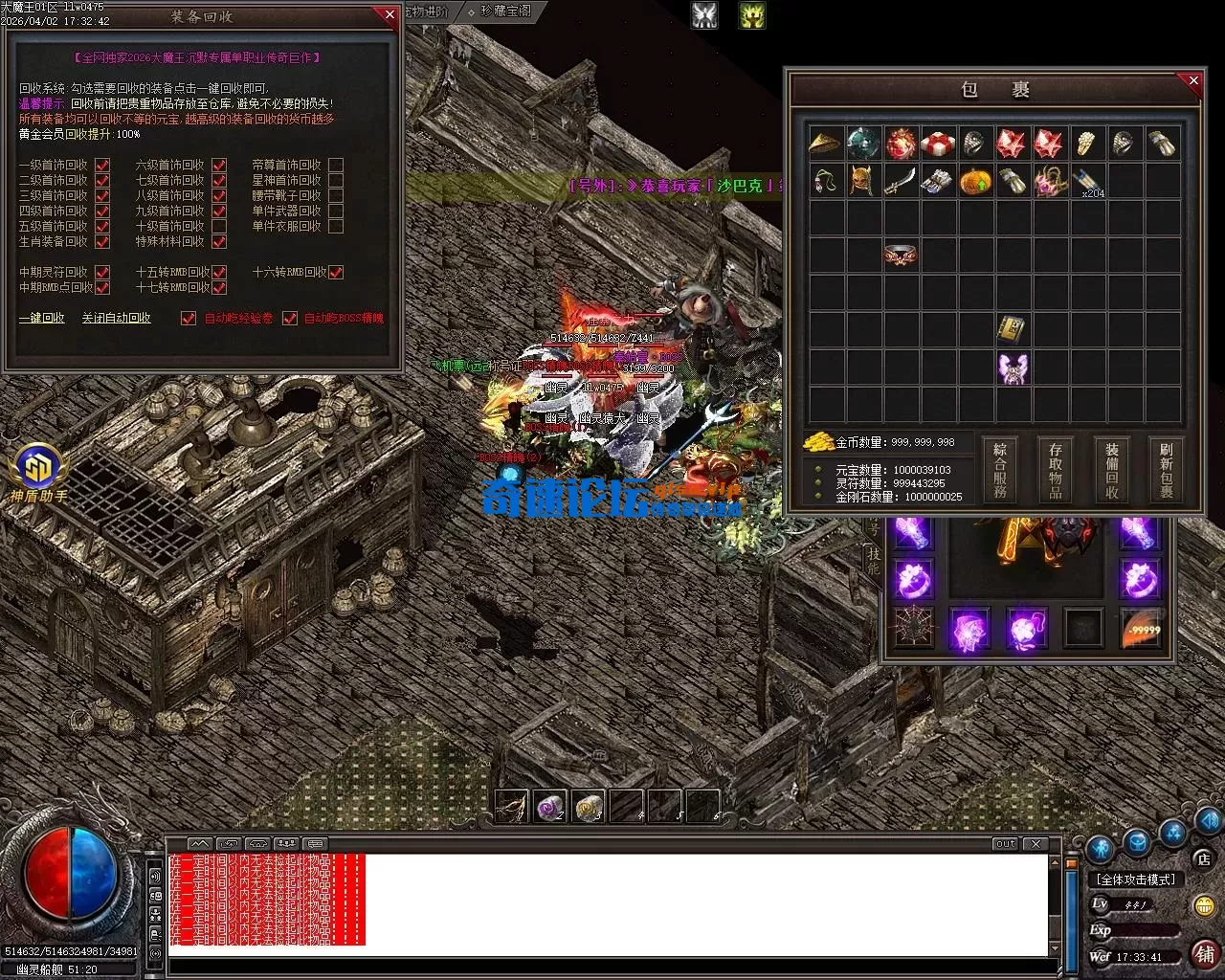Refresh the bag with 刷新包裹
The image size is (1225, 980).
point(1167,470)
